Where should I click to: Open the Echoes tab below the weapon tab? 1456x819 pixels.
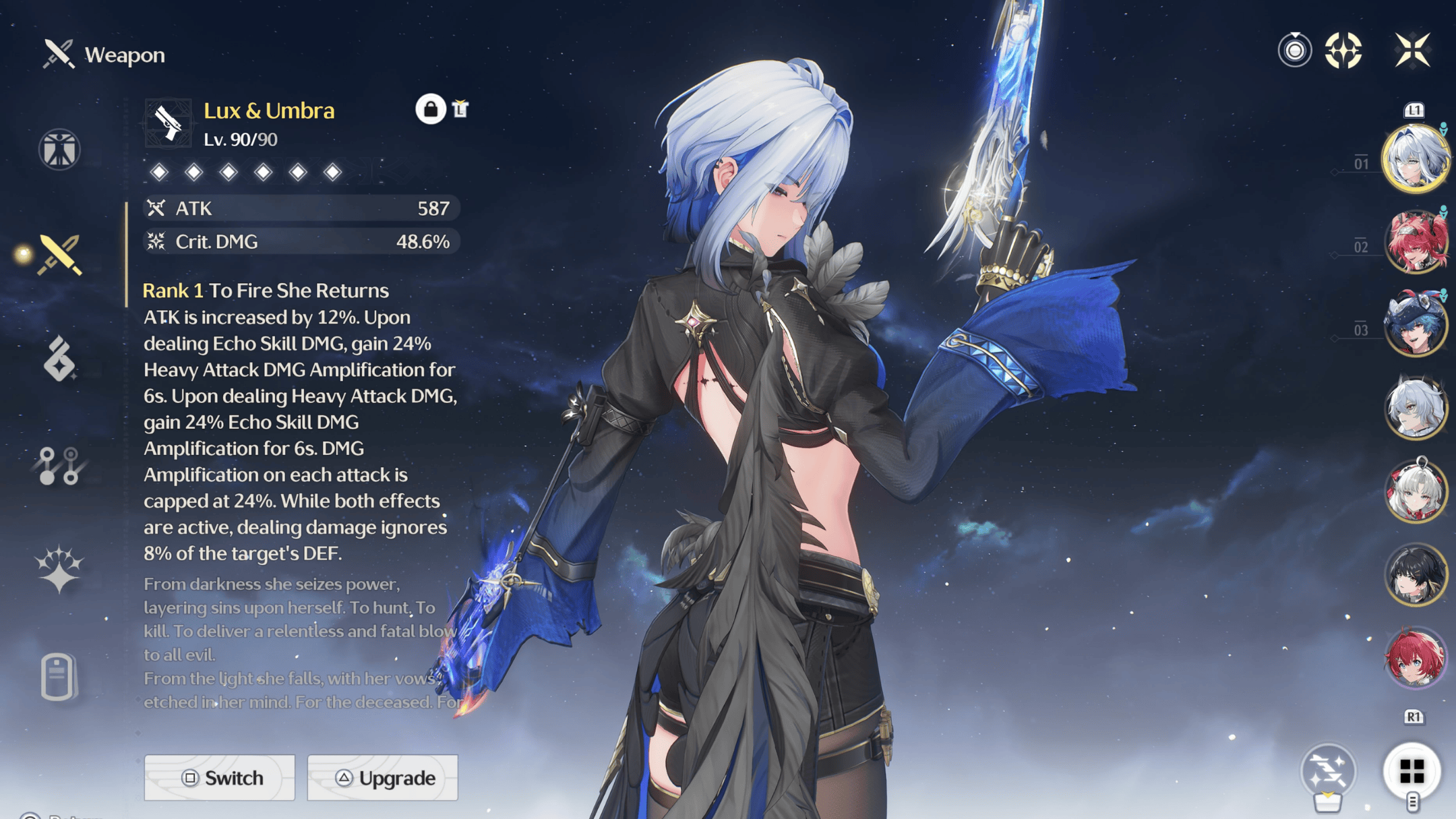point(59,359)
